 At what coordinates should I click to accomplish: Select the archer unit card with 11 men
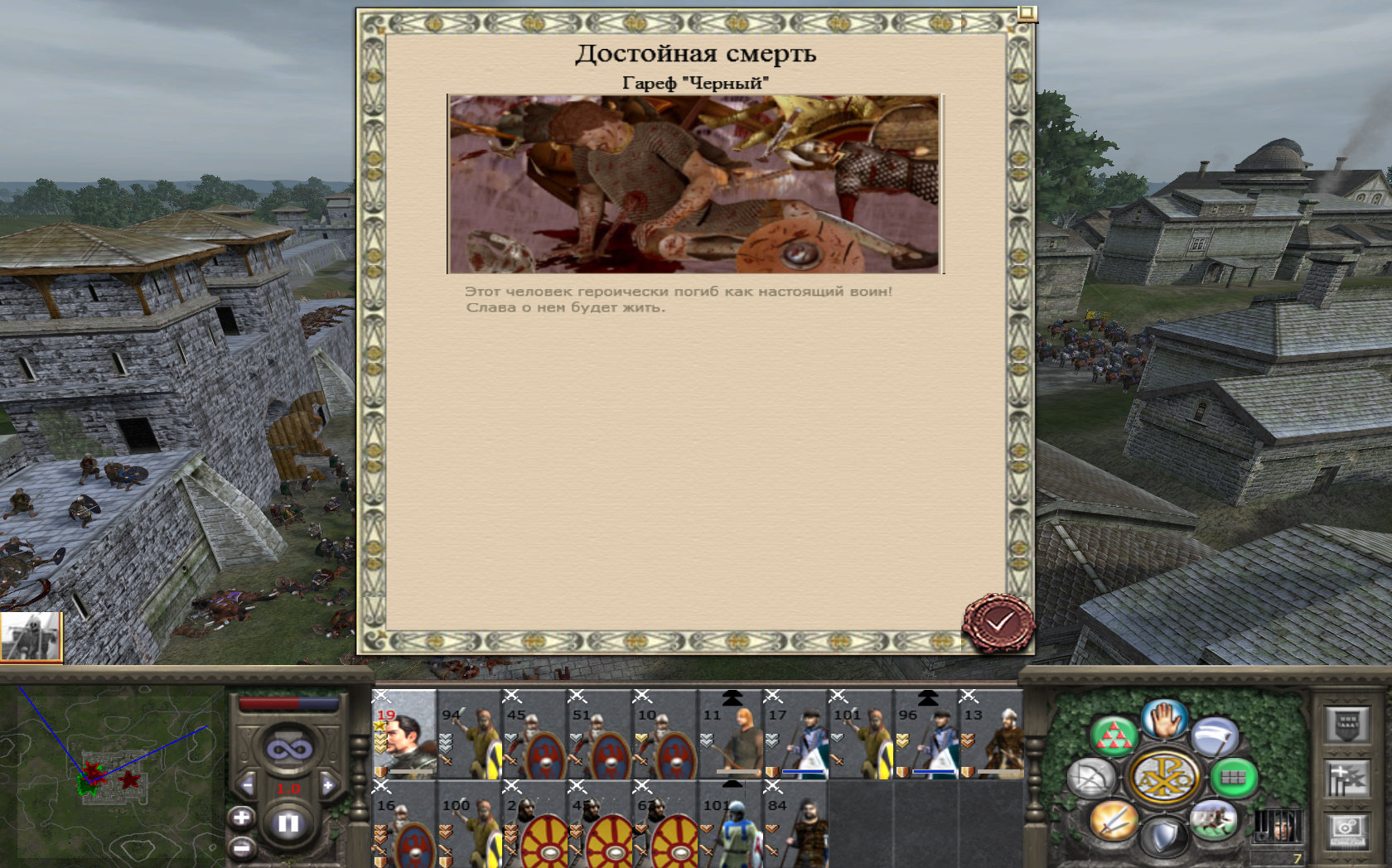click(730, 735)
